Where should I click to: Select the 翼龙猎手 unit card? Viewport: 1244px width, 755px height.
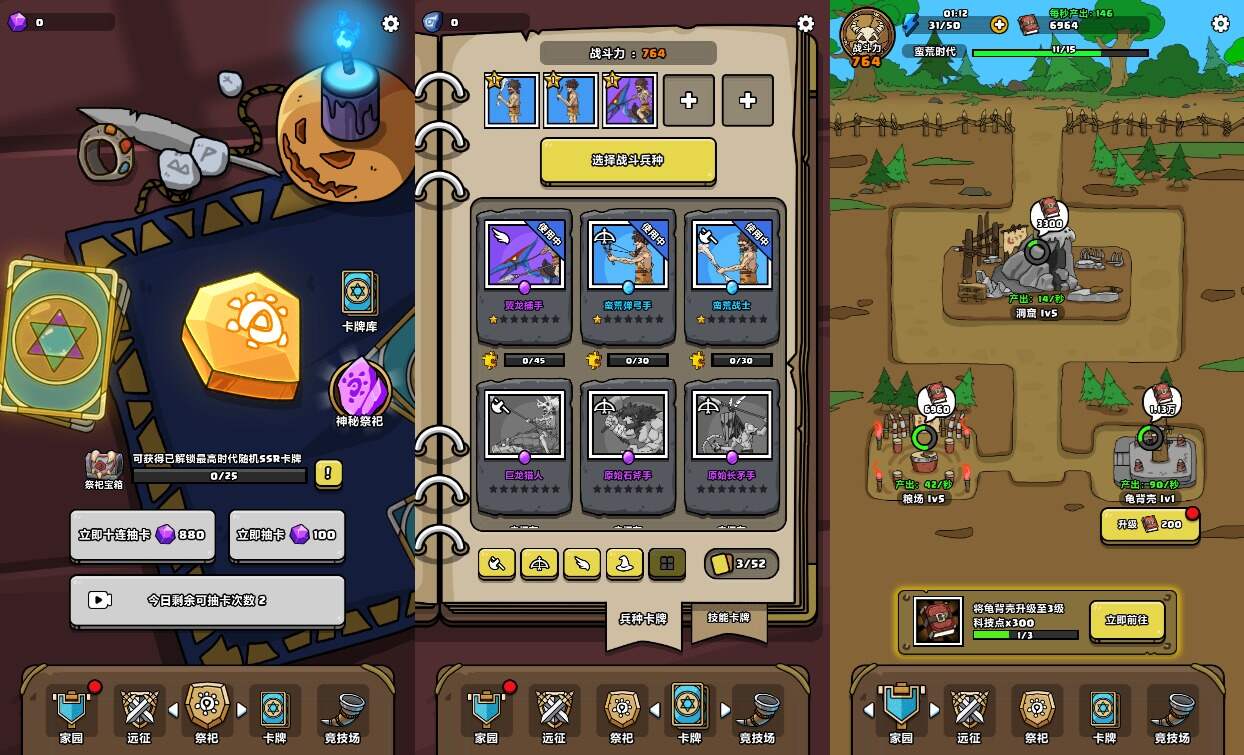[x=524, y=266]
